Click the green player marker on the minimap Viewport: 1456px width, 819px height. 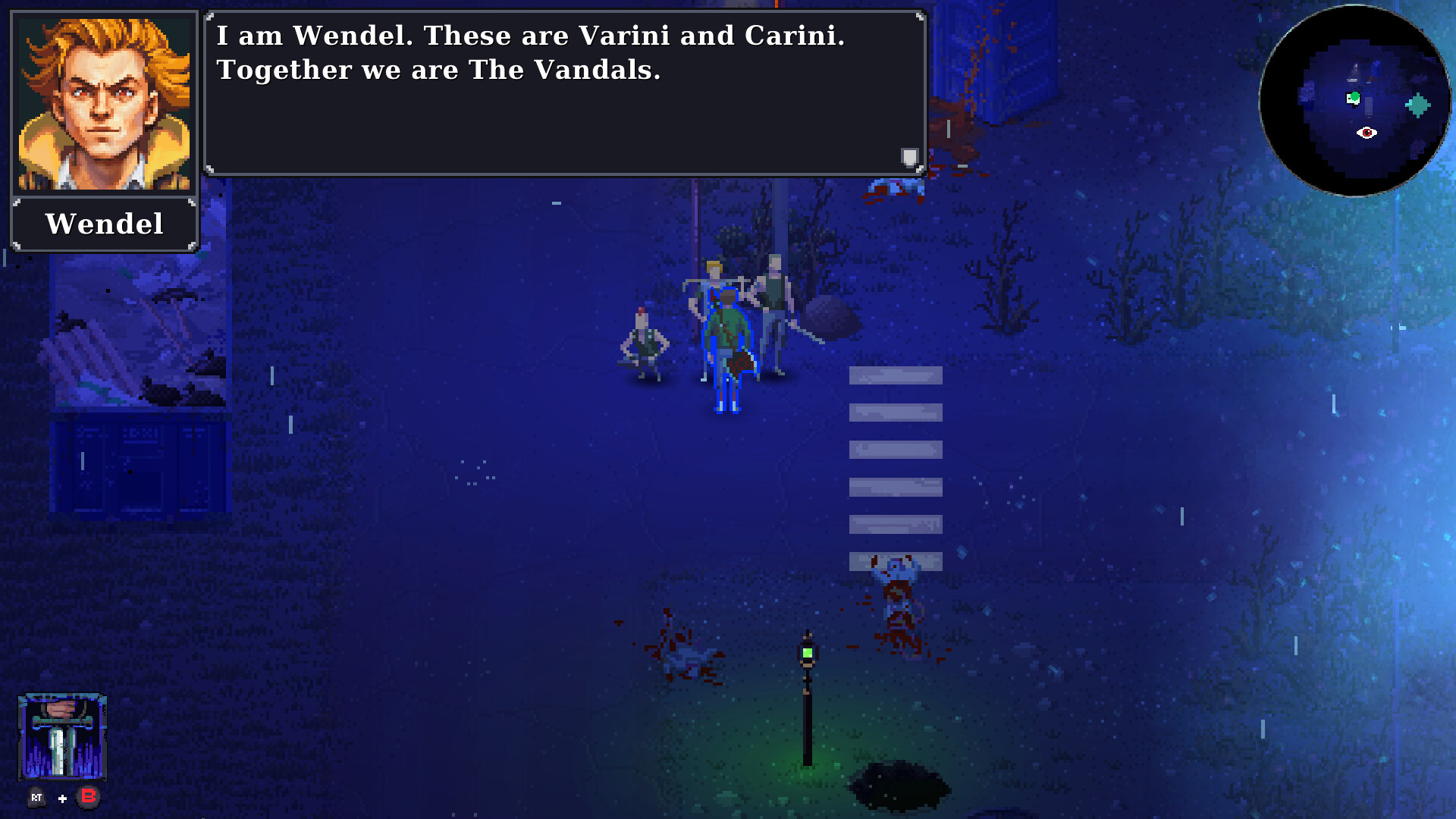tap(1354, 98)
